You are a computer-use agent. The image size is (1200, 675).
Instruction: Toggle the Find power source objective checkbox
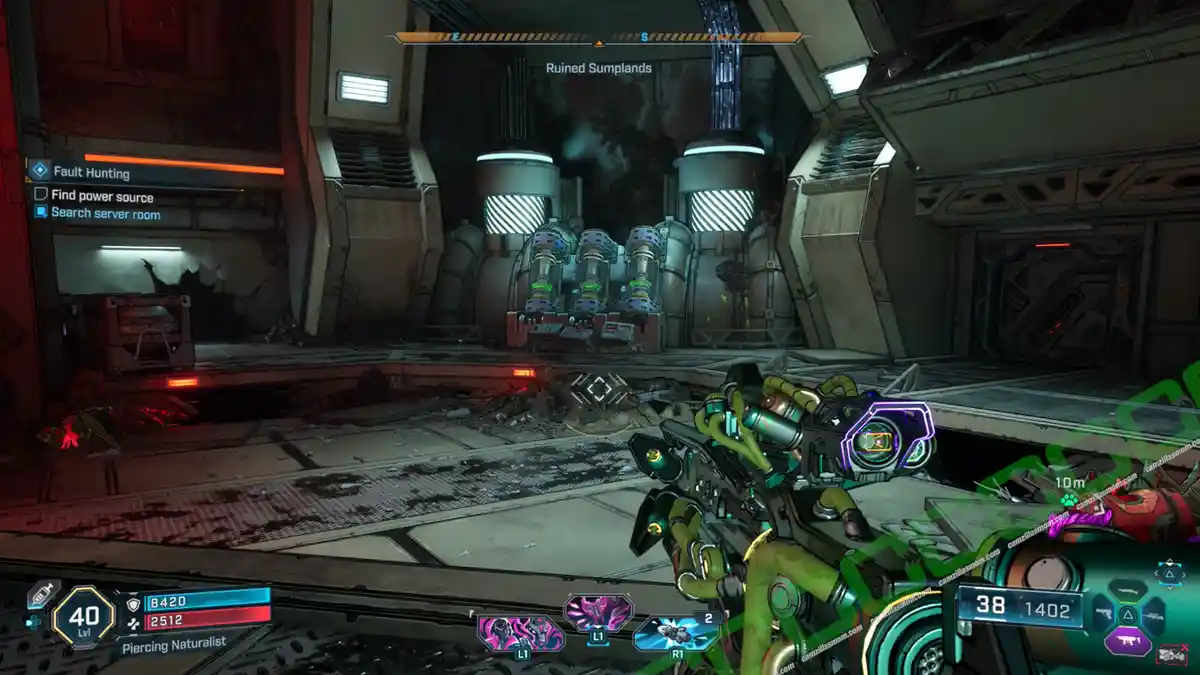[x=41, y=195]
